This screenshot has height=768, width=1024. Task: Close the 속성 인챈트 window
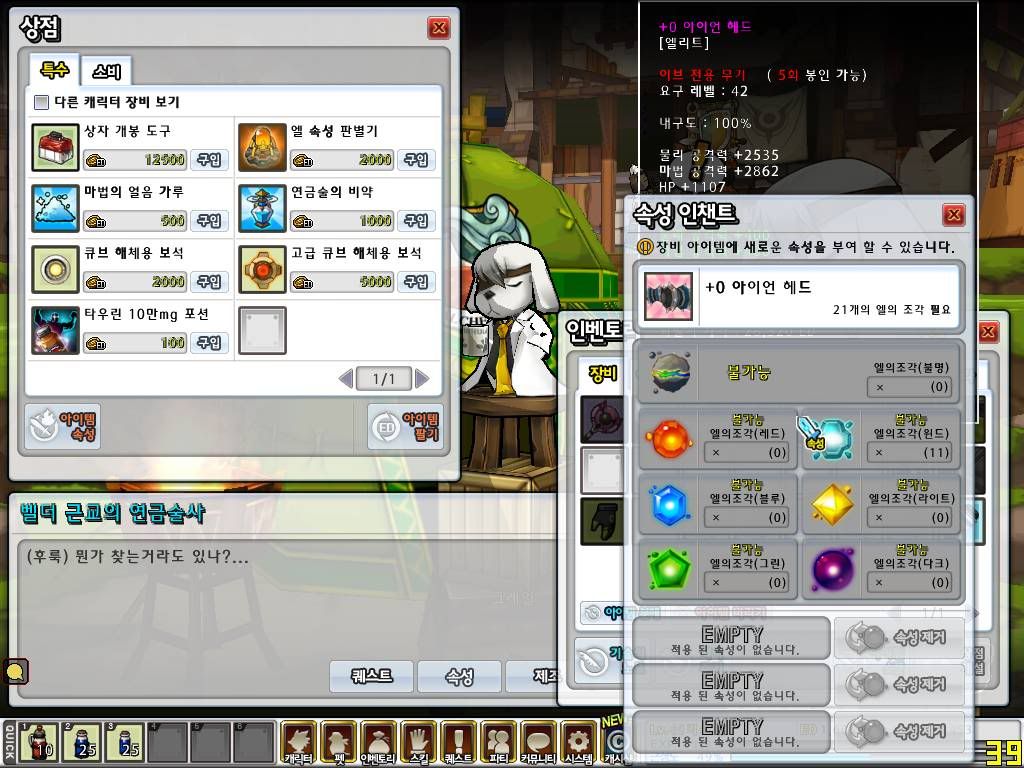(954, 215)
